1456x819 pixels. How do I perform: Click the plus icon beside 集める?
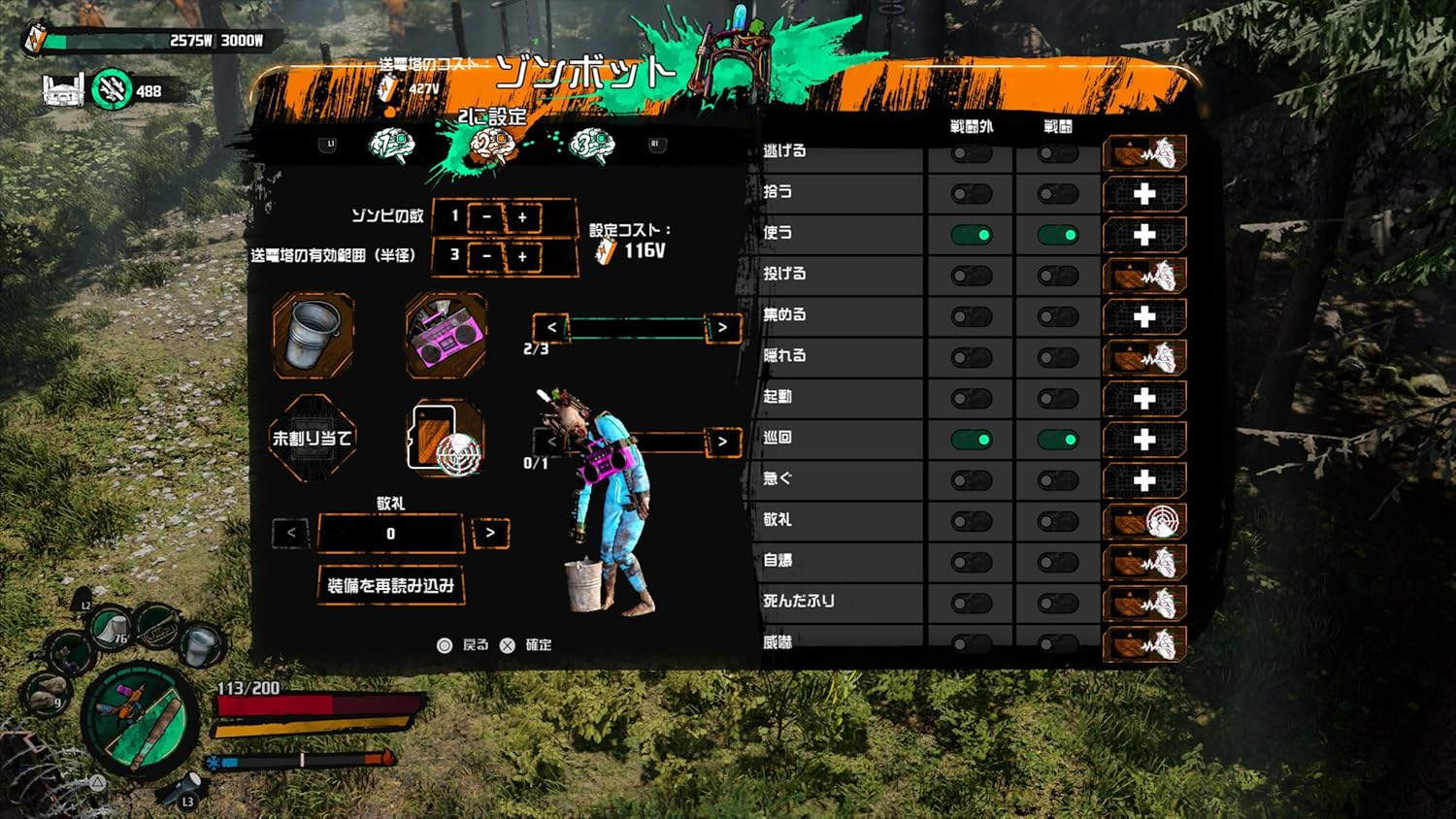coord(1145,314)
